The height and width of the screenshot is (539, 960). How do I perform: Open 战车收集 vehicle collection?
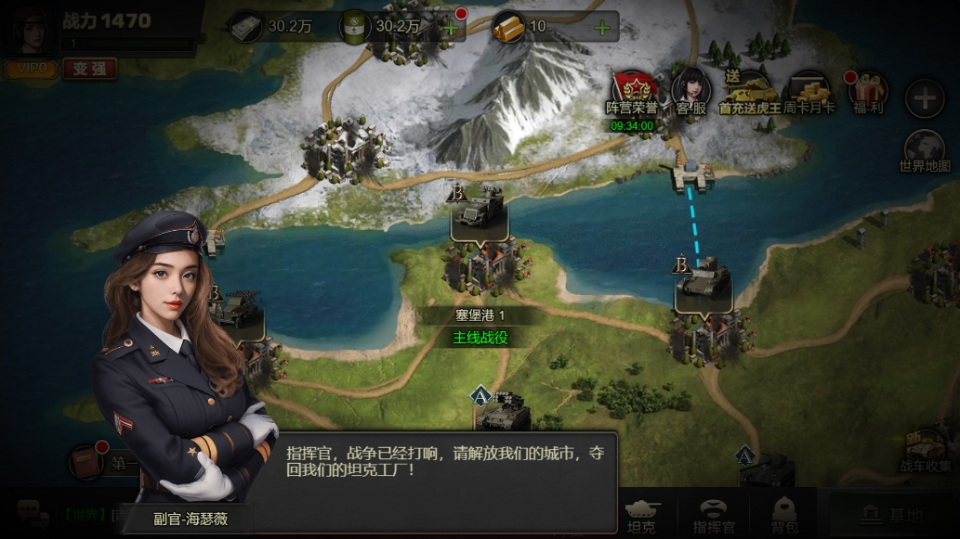click(x=926, y=451)
